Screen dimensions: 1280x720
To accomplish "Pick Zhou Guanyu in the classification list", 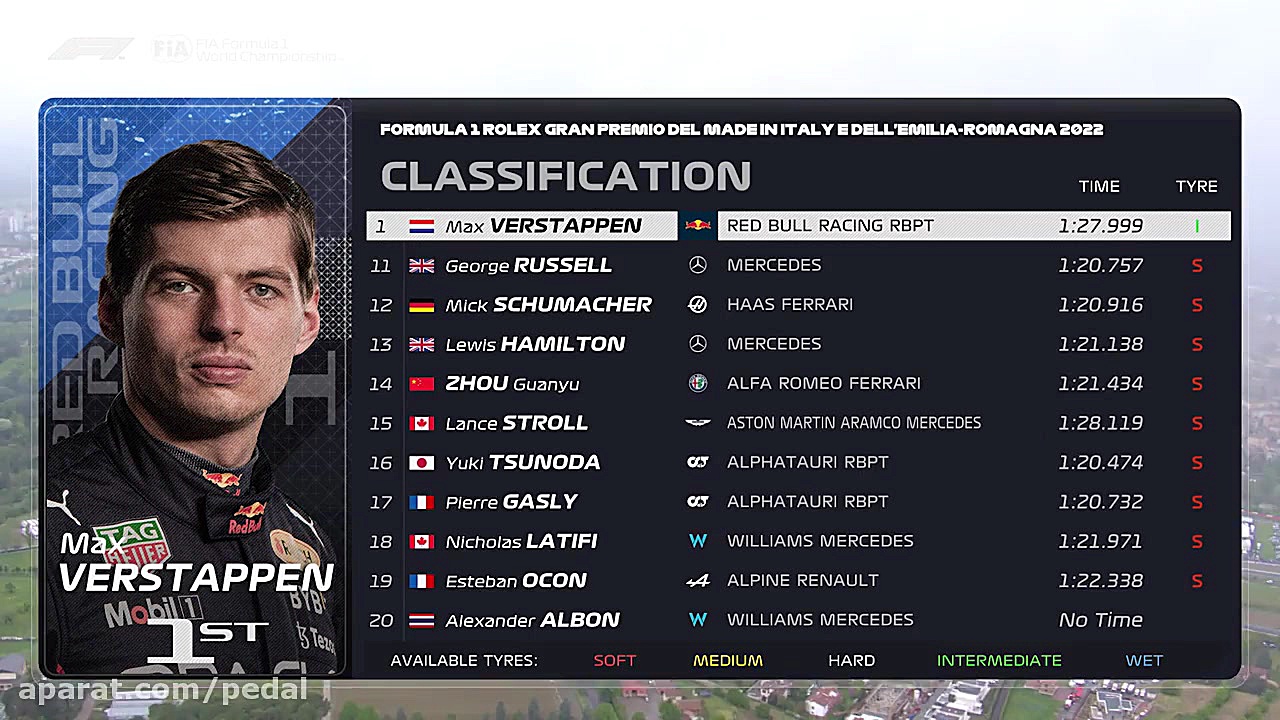I will tap(798, 384).
